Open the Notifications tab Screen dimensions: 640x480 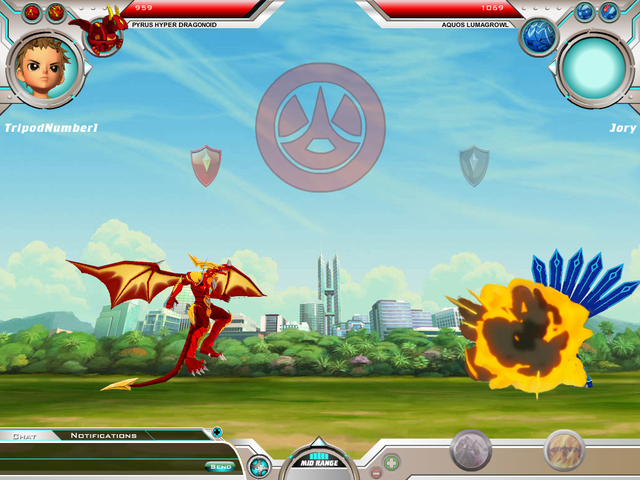click(x=103, y=435)
